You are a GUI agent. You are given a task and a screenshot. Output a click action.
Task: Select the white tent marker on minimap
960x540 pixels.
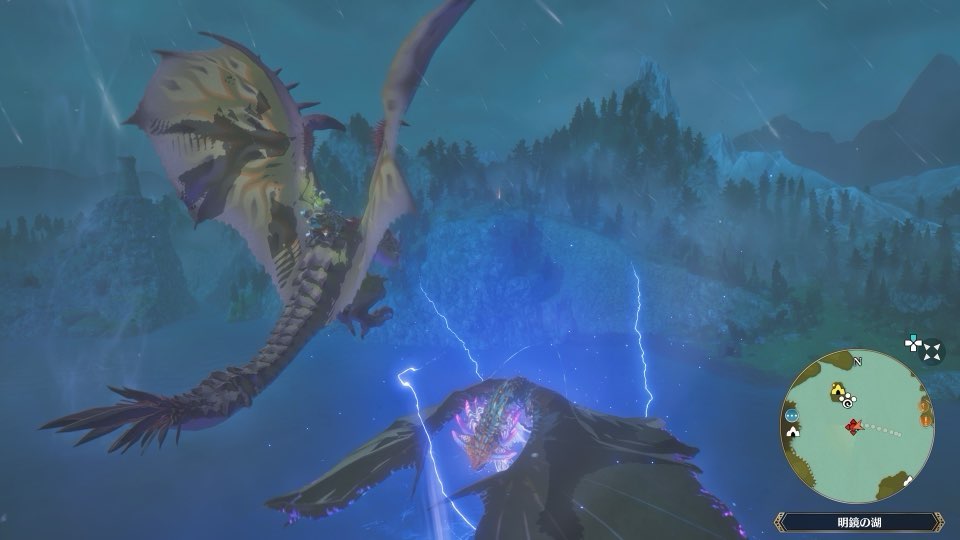(x=794, y=432)
